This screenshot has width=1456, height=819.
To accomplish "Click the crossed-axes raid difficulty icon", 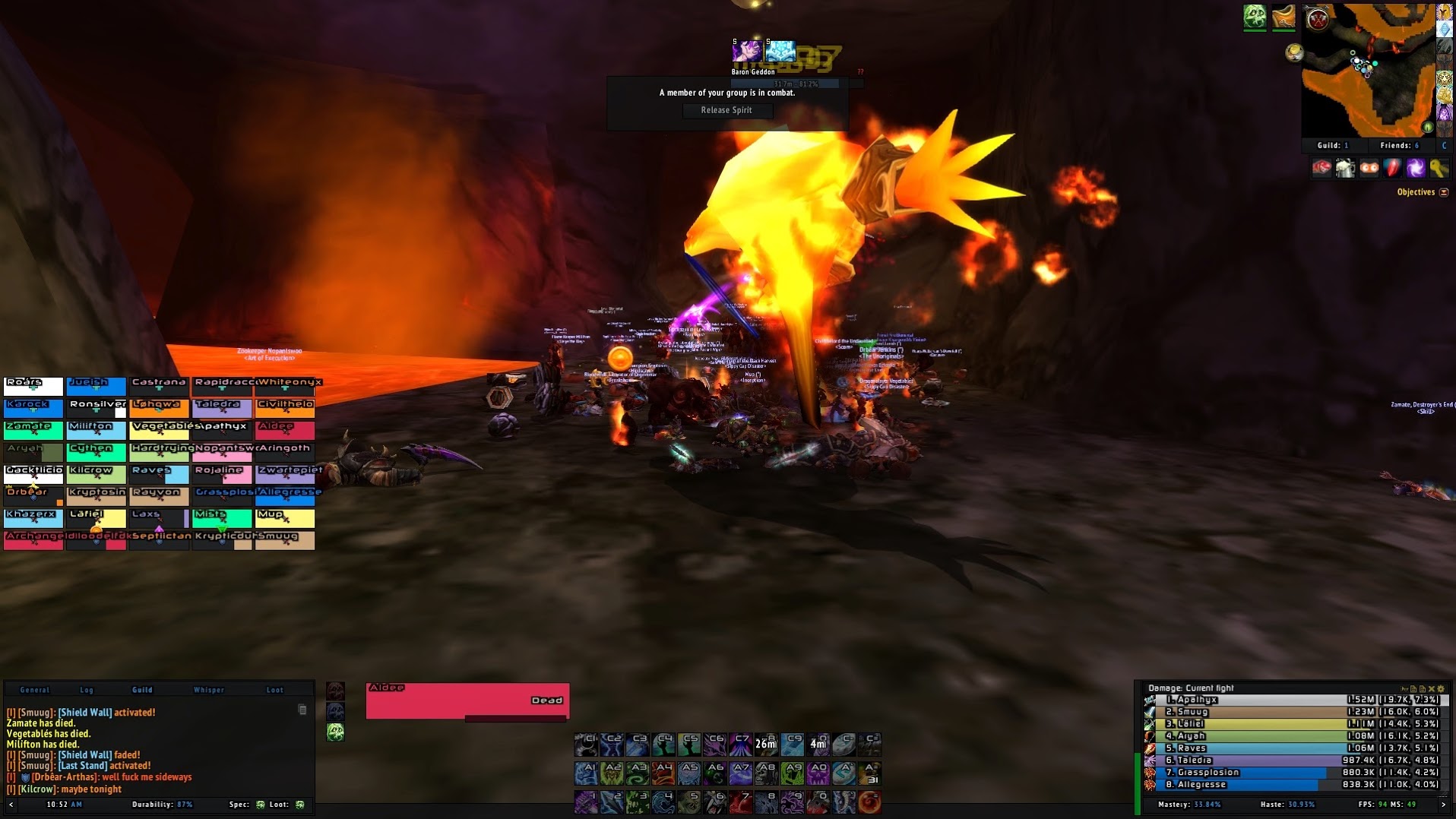I will 1318,19.
